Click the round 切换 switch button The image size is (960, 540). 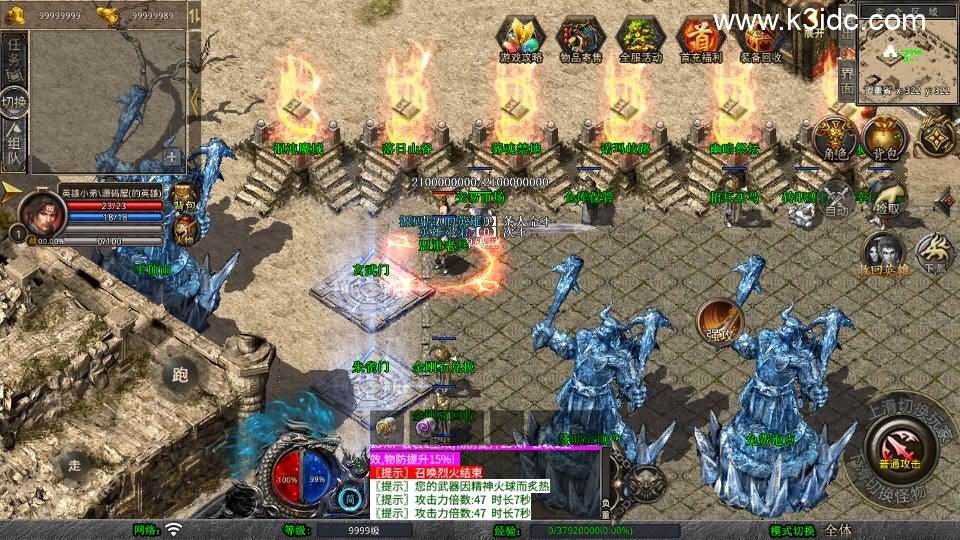point(14,101)
